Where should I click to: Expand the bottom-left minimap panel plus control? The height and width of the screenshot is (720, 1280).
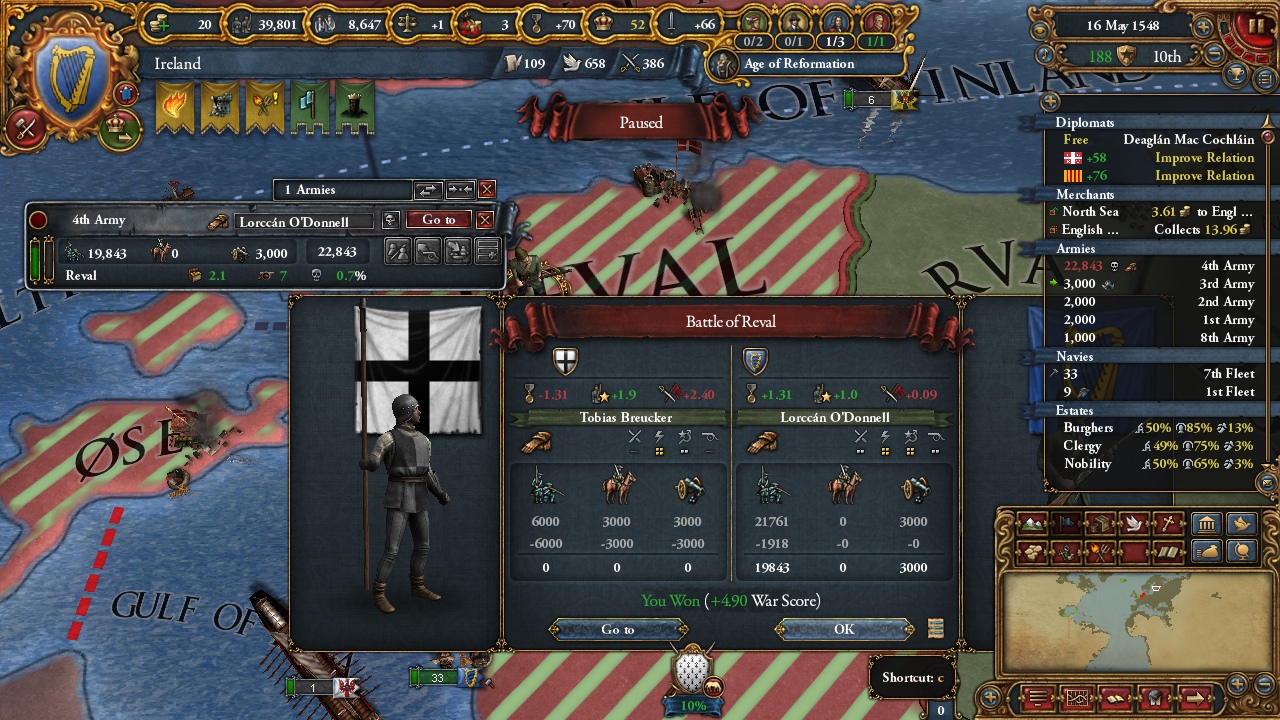990,696
